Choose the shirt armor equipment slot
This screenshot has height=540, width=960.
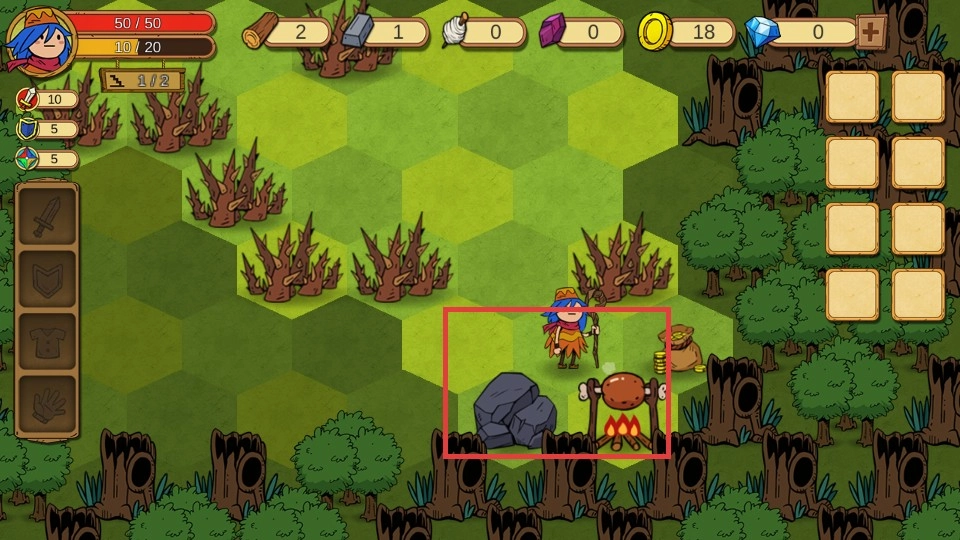click(x=46, y=341)
